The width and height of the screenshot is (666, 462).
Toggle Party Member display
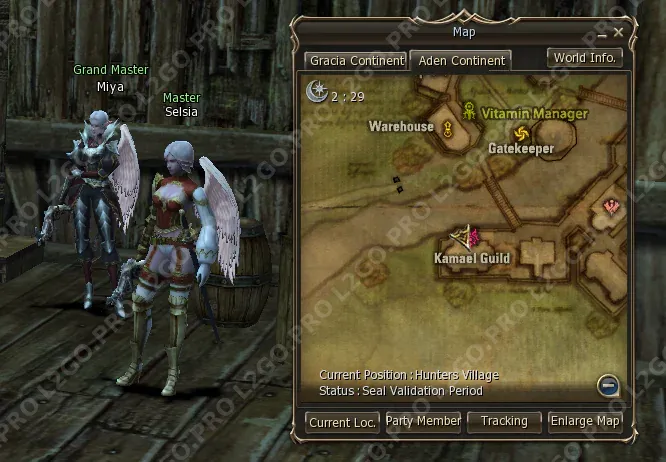coord(423,422)
